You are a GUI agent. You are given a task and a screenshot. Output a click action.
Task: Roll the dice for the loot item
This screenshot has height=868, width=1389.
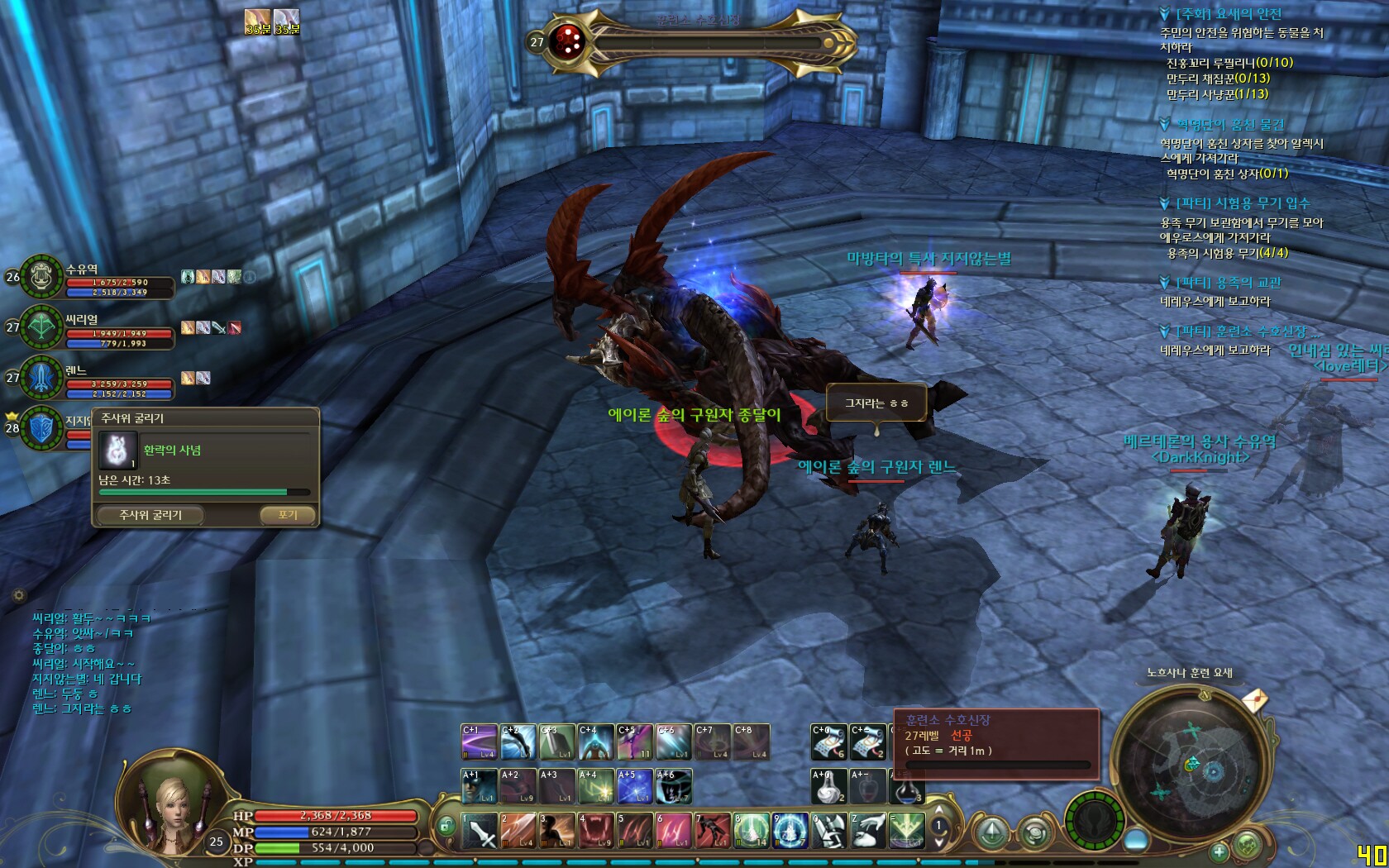150,515
